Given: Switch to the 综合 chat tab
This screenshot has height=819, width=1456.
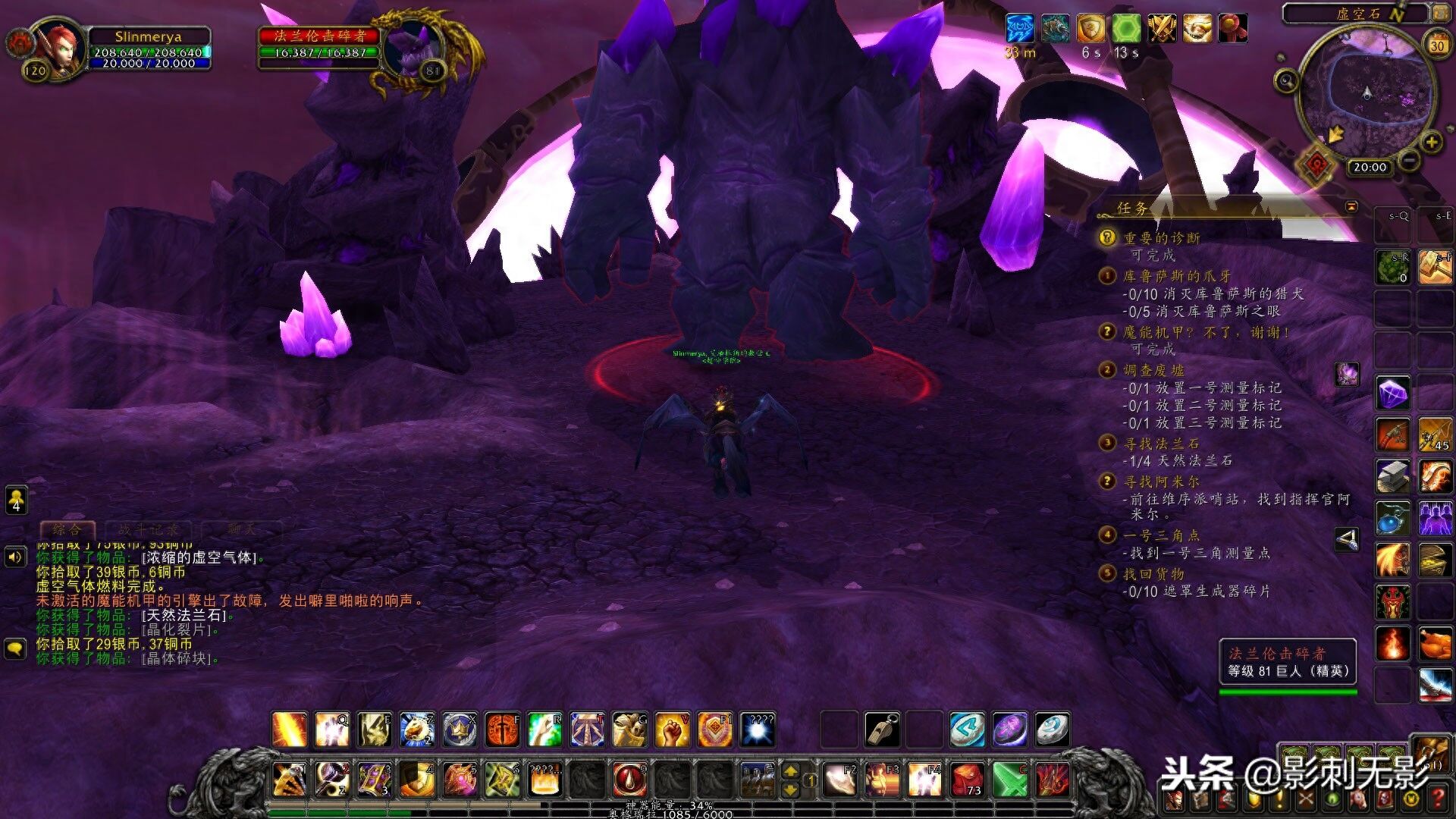Looking at the screenshot, I should [x=67, y=529].
